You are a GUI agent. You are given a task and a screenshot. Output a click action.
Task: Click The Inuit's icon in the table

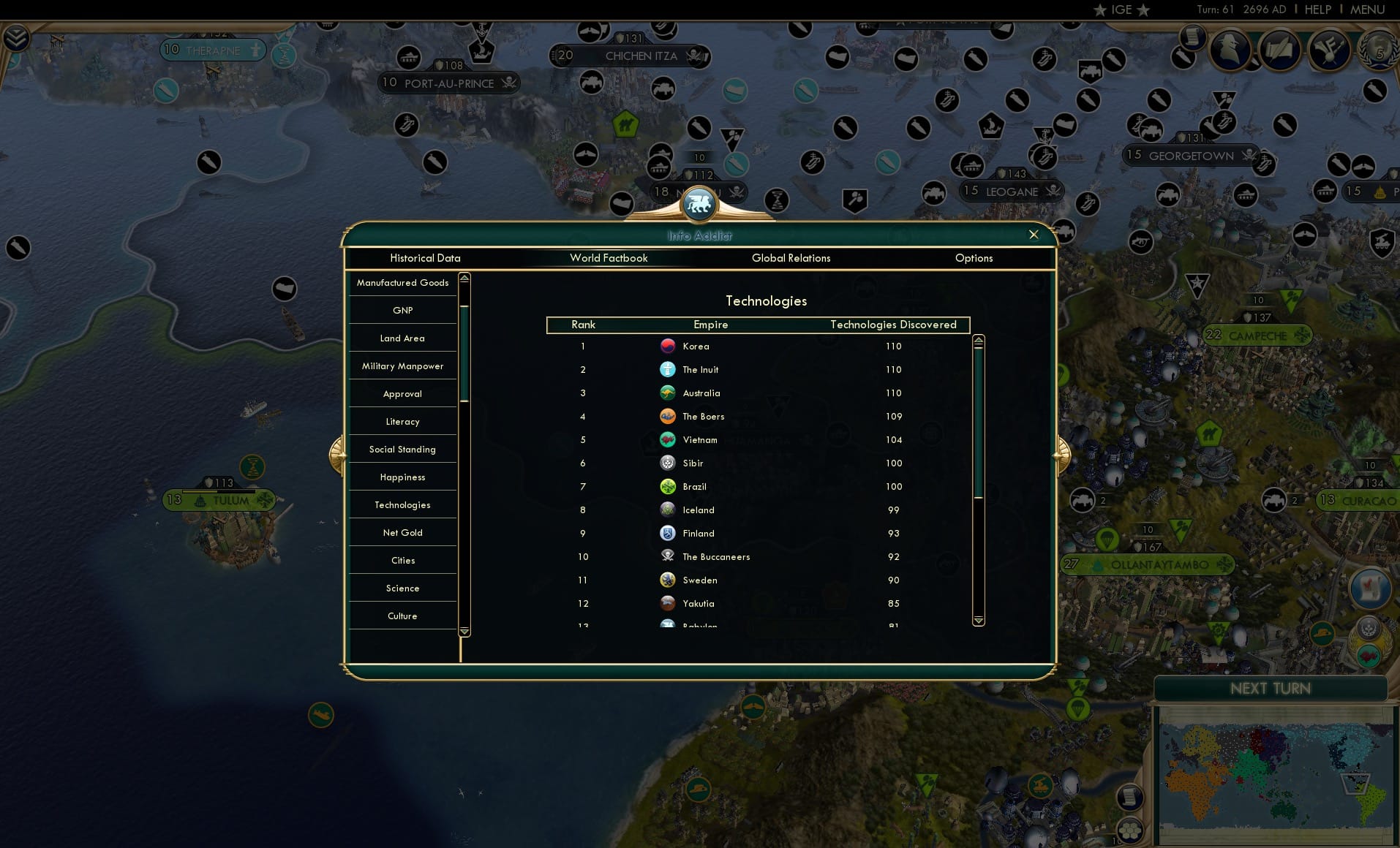[x=668, y=369]
